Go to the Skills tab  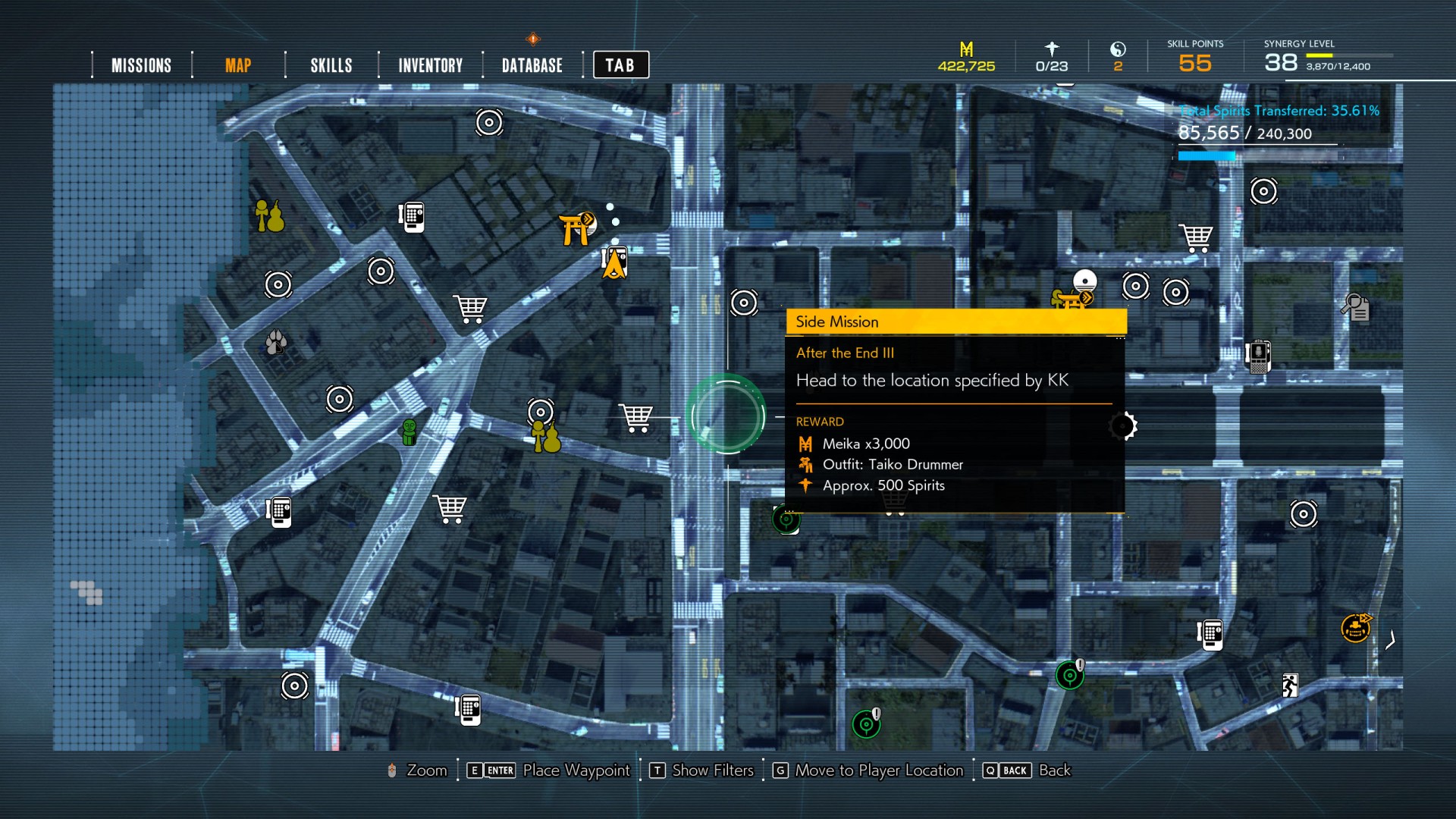click(x=331, y=65)
